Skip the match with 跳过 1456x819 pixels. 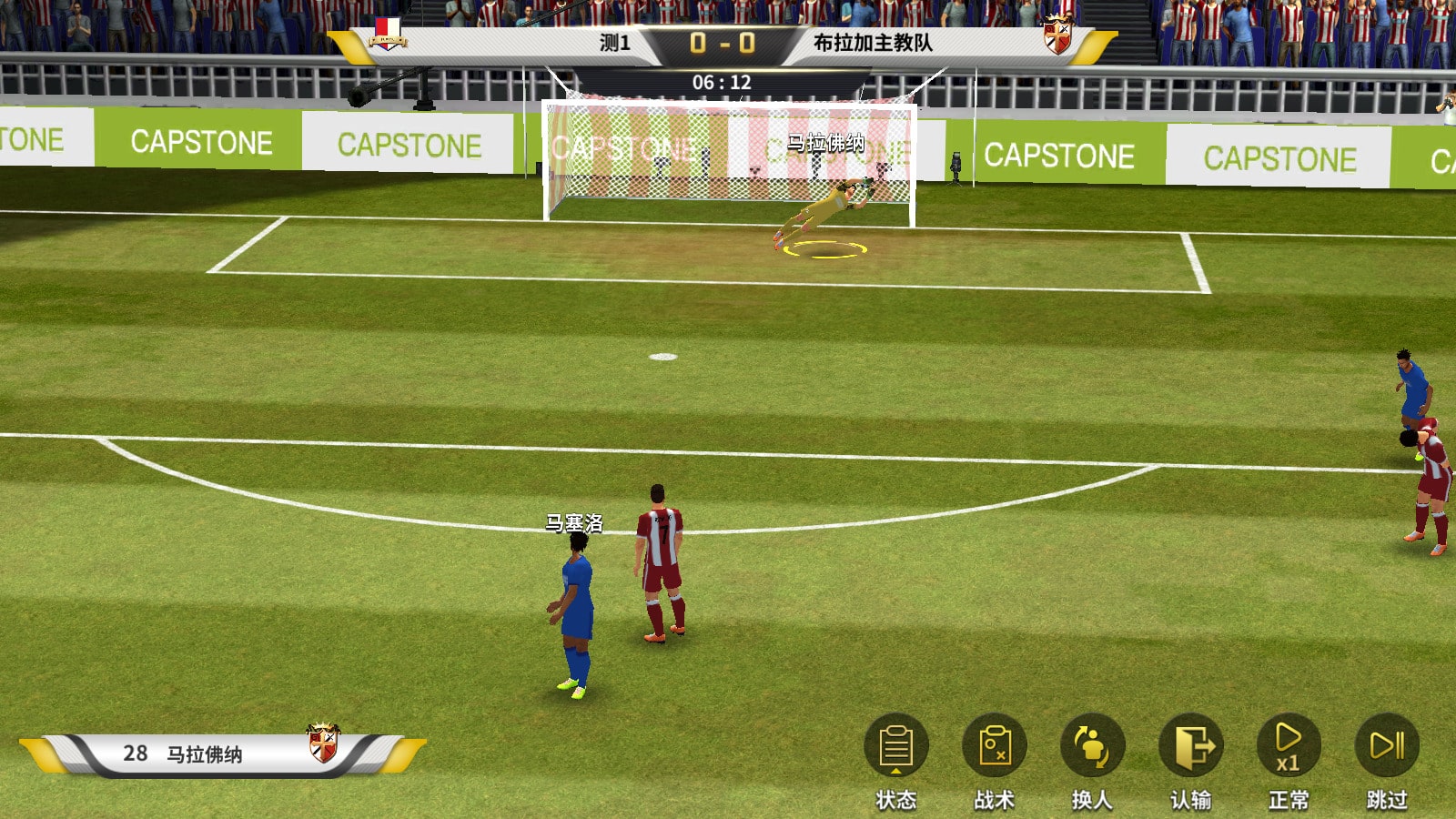[1387, 747]
